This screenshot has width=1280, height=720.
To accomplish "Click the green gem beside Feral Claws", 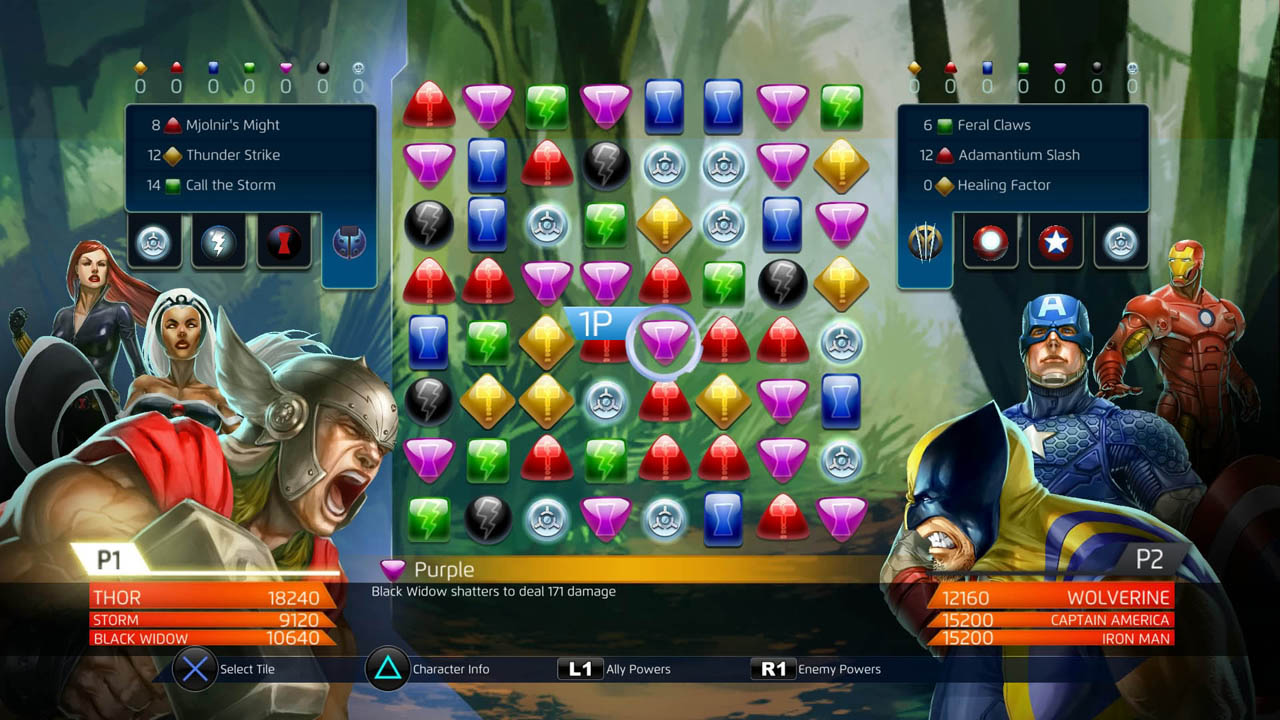I will click(x=944, y=124).
